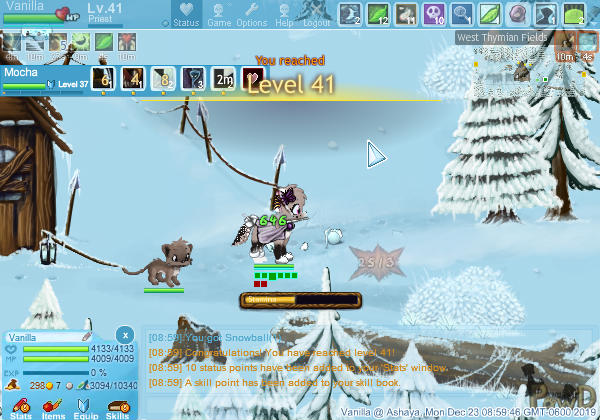
Task: Select the pink shell hotbar item
Action: tap(517, 14)
